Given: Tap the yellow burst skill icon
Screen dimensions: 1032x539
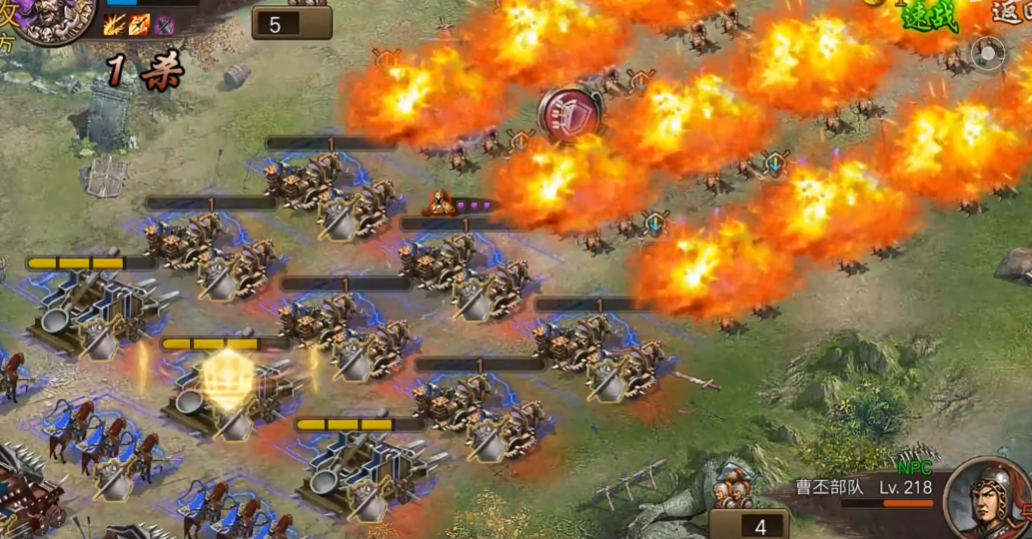Looking at the screenshot, I should click(x=114, y=26).
